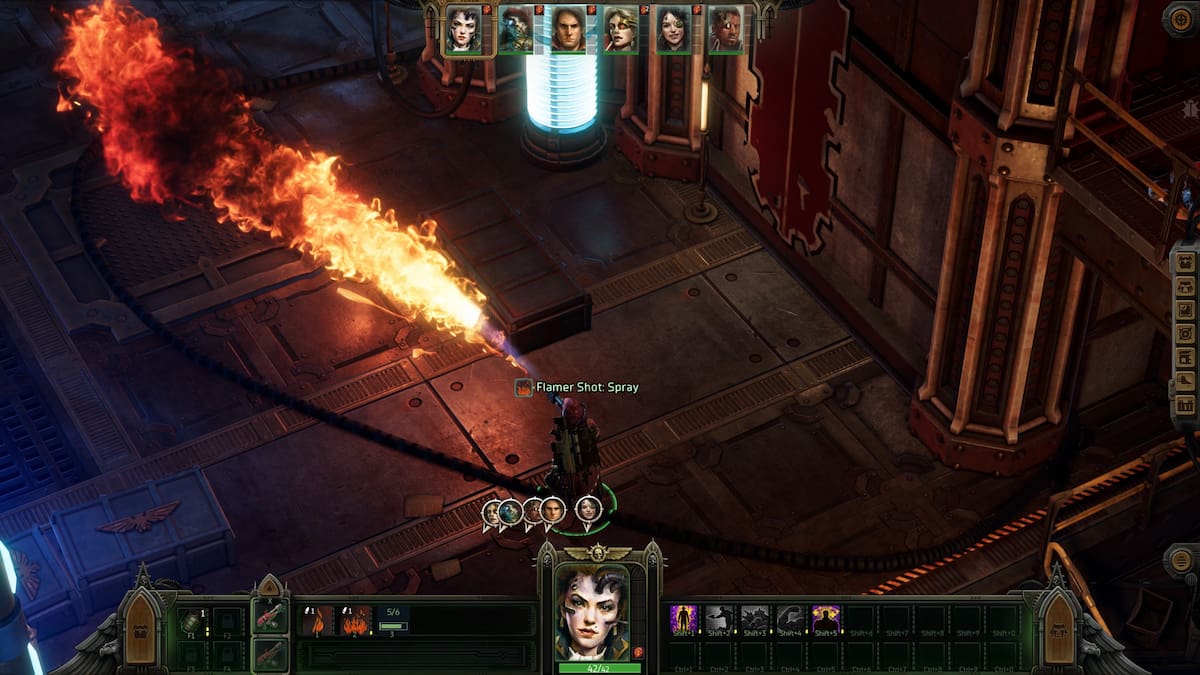Select the dark-haired woman with eyepatch portrait
The width and height of the screenshot is (1200, 675).
point(673,29)
